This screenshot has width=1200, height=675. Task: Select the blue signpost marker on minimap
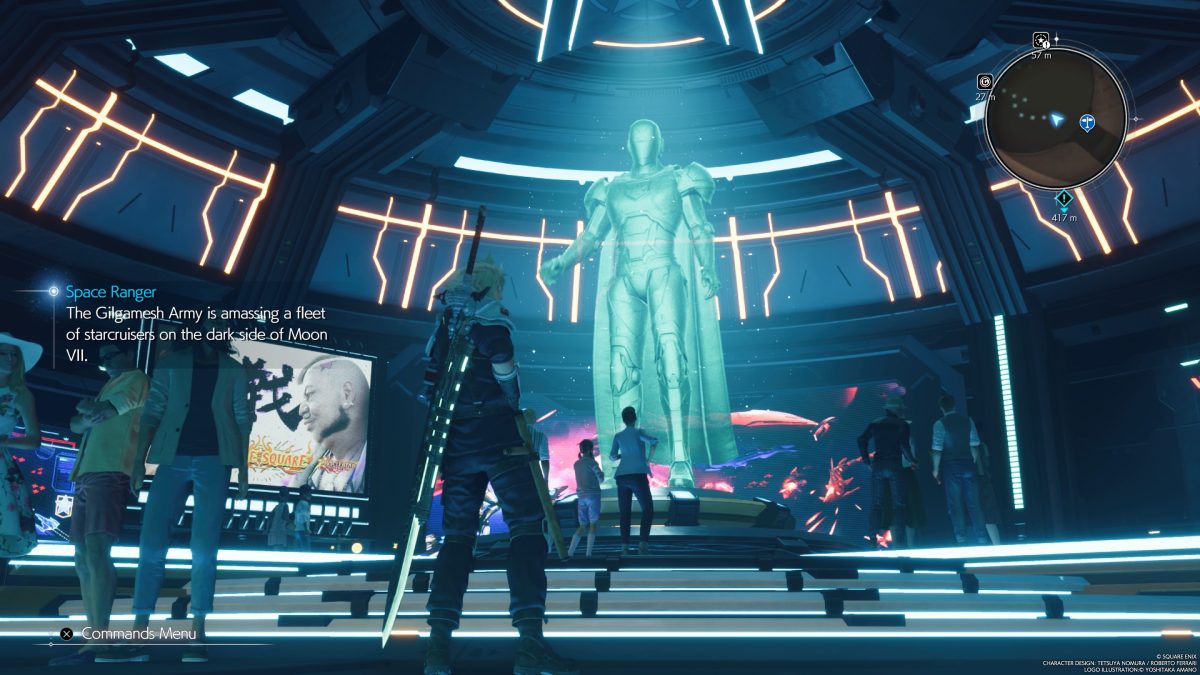point(1087,123)
